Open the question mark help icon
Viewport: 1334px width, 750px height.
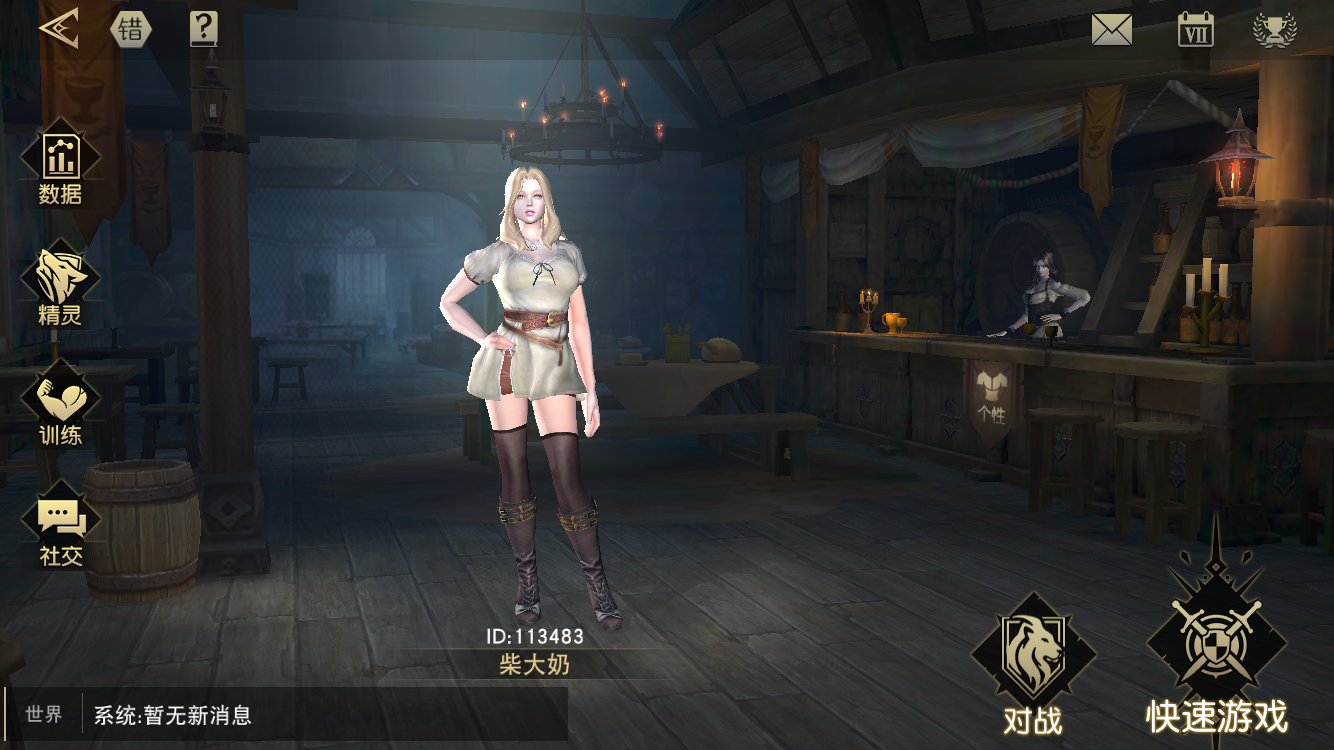[203, 28]
